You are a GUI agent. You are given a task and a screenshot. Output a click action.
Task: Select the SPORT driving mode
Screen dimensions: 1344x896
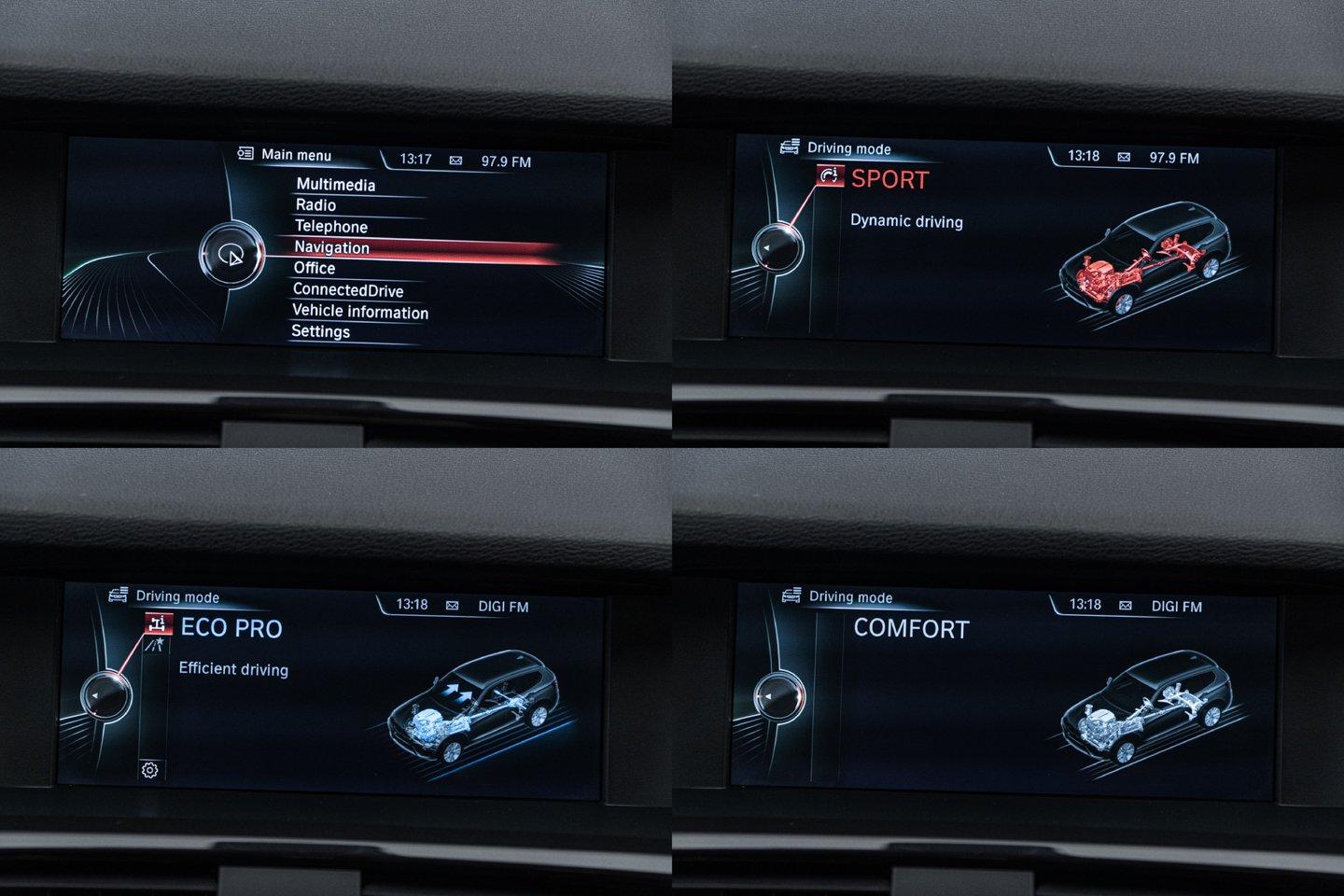[x=889, y=180]
